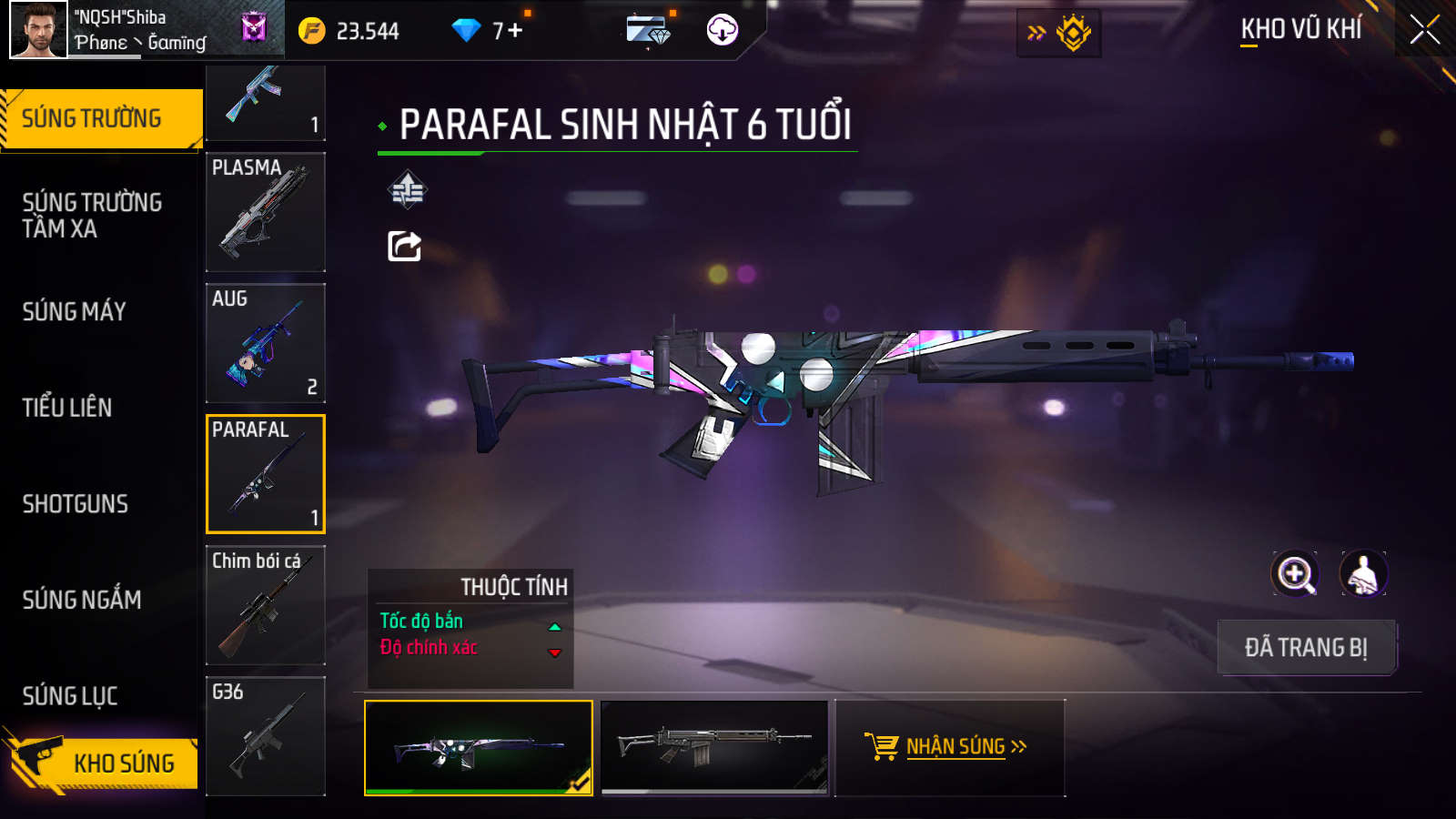Zoom in with the magnifier icon

click(x=1295, y=574)
